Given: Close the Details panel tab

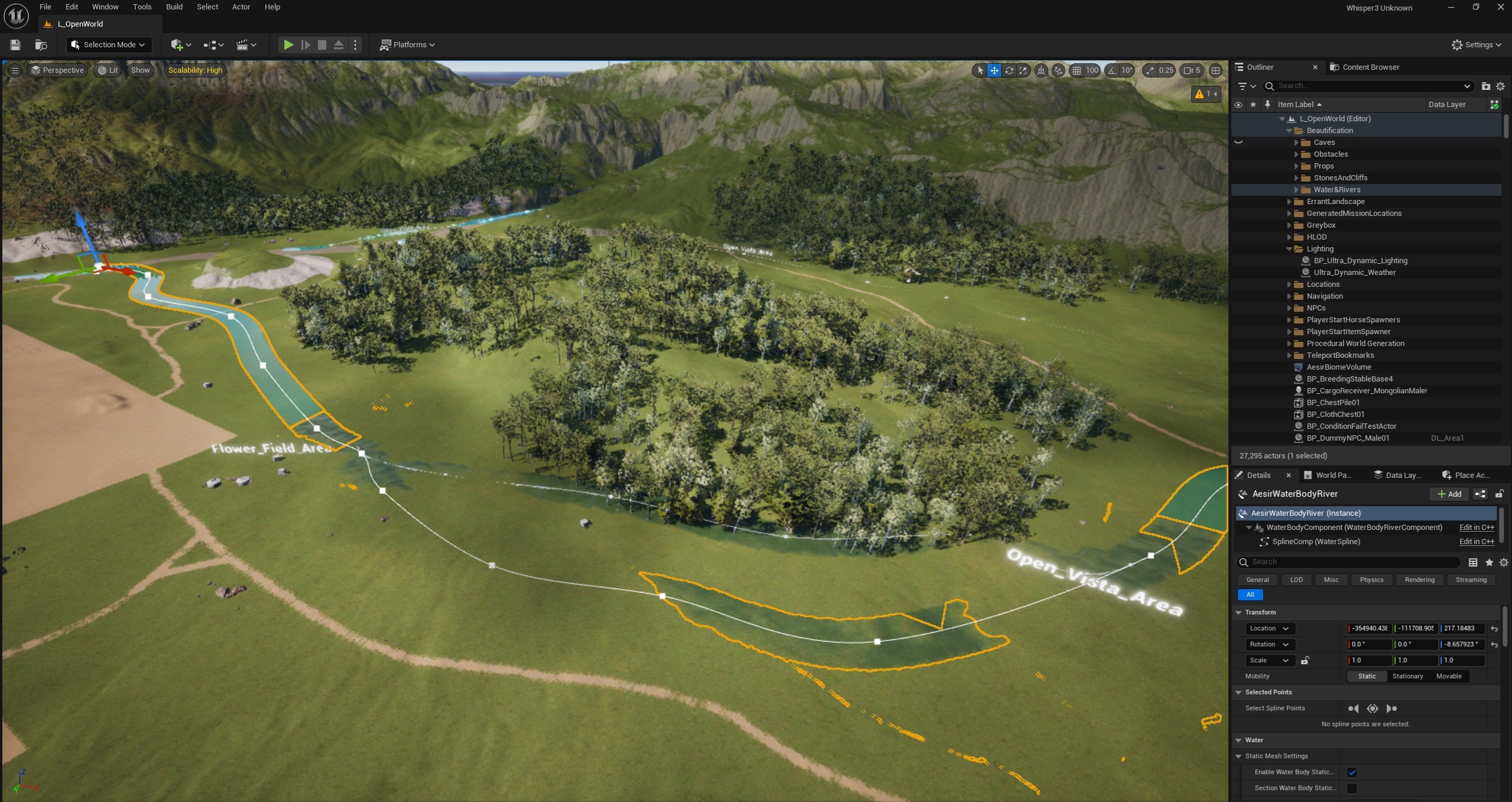Looking at the screenshot, I should (x=1289, y=476).
